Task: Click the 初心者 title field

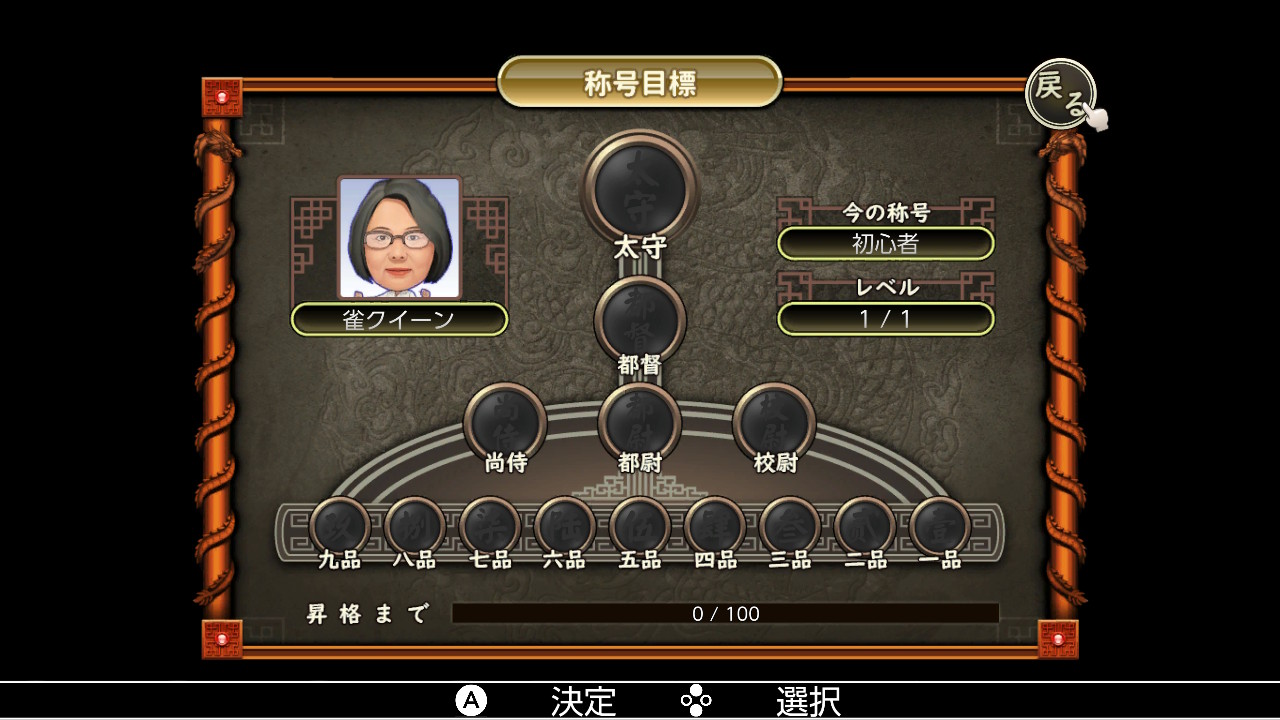Action: click(886, 243)
